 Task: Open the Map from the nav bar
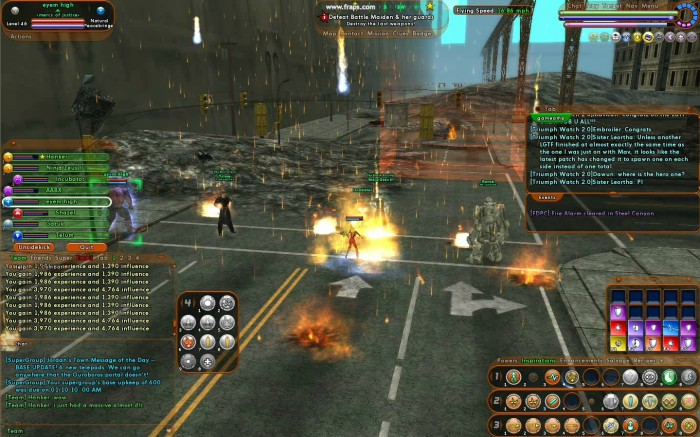(329, 33)
